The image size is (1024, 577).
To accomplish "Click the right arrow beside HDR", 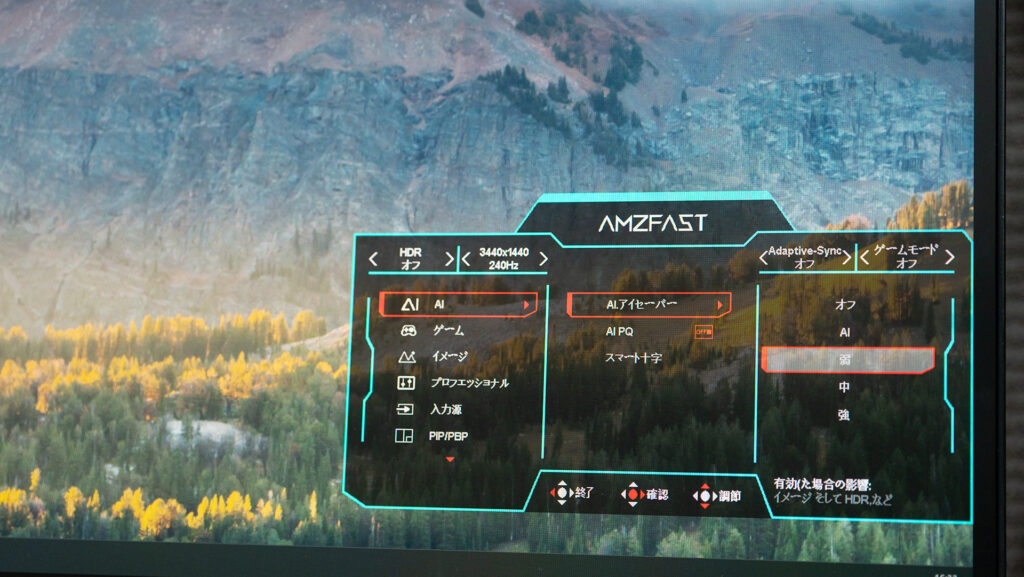I will 449,259.
